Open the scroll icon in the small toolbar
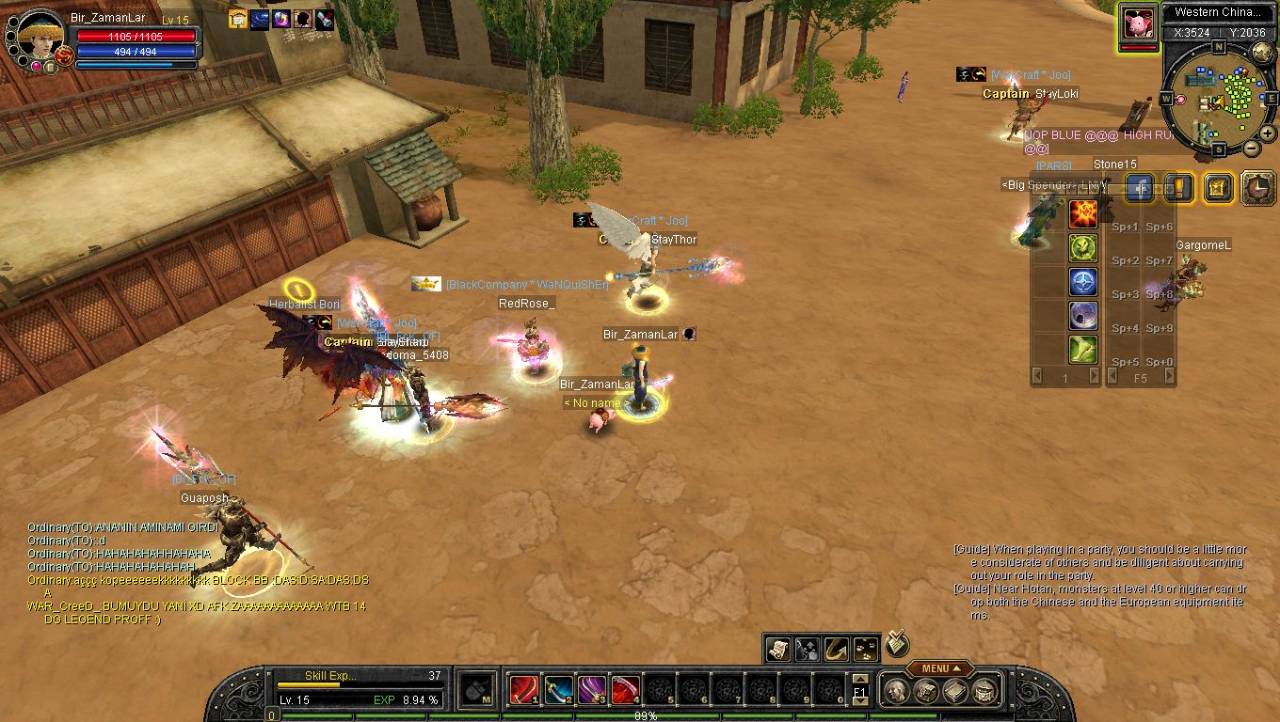Viewport: 1280px width, 722px height. [x=778, y=650]
